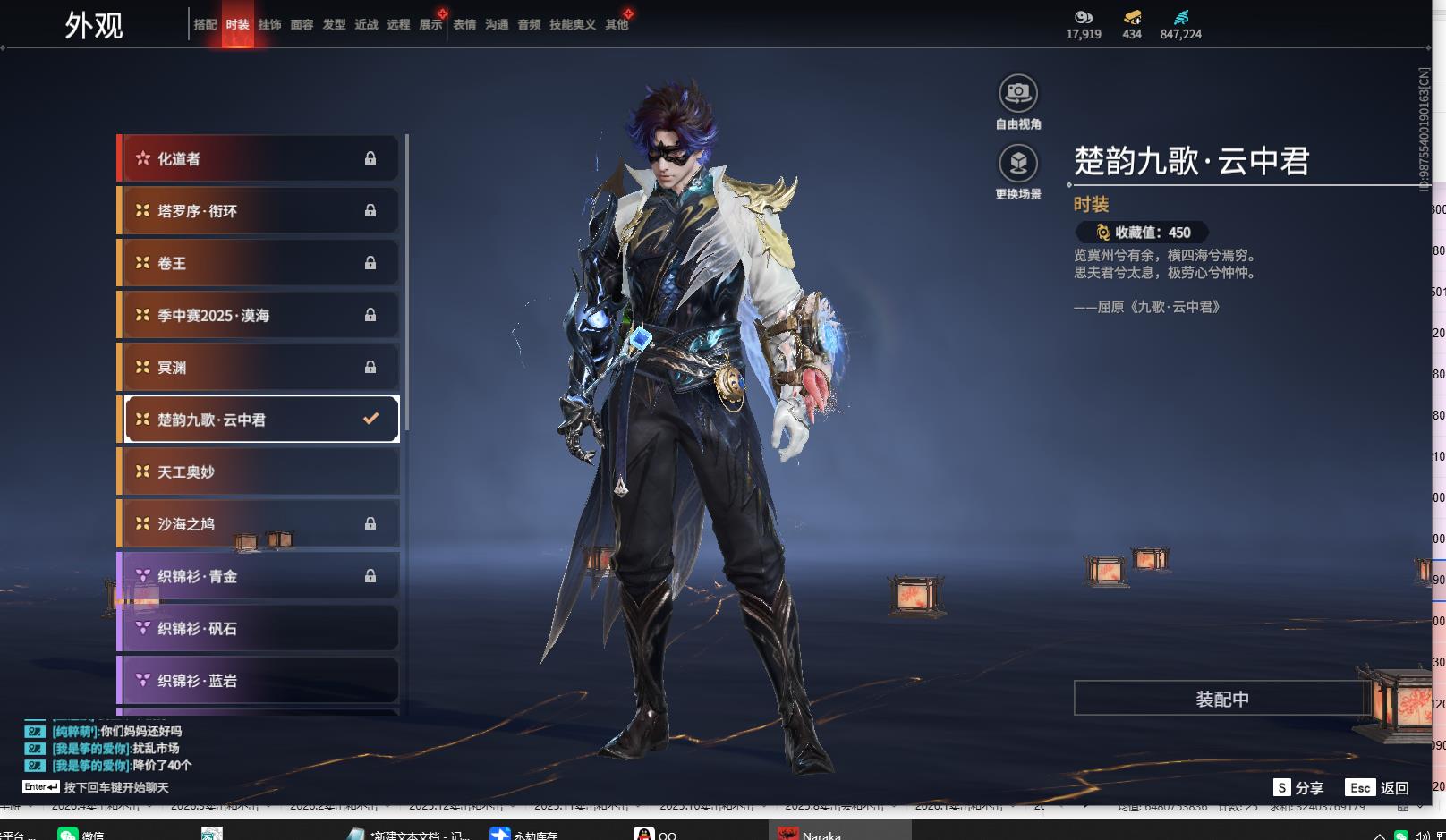This screenshot has width=1446, height=840.
Task: Select the 天工奥妙 outfit
Action: [x=259, y=471]
